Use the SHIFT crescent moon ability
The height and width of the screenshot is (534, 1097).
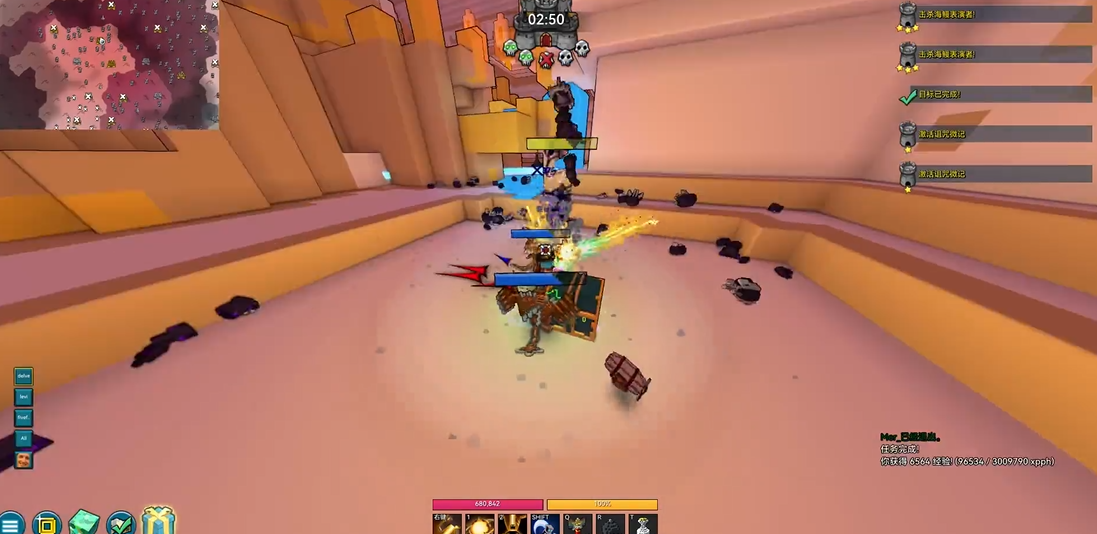545,524
